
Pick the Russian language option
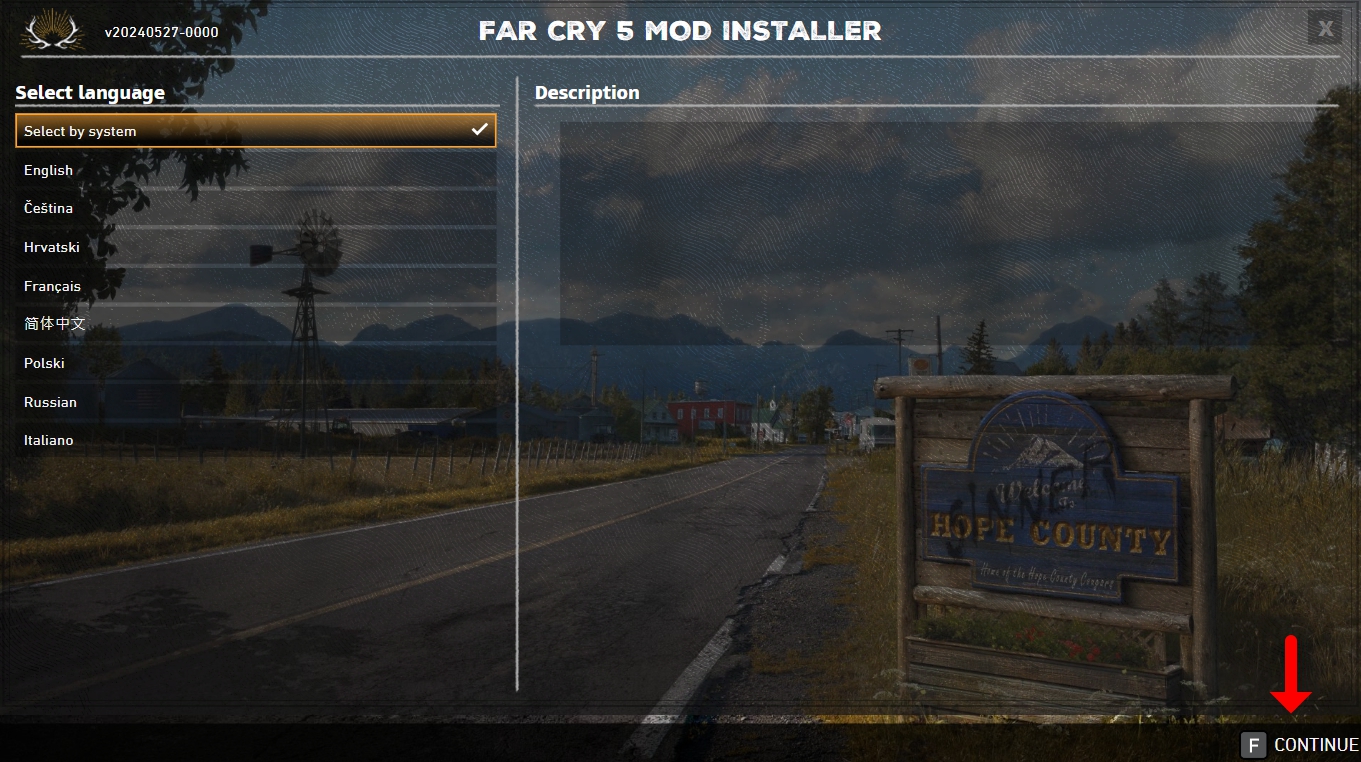255,402
